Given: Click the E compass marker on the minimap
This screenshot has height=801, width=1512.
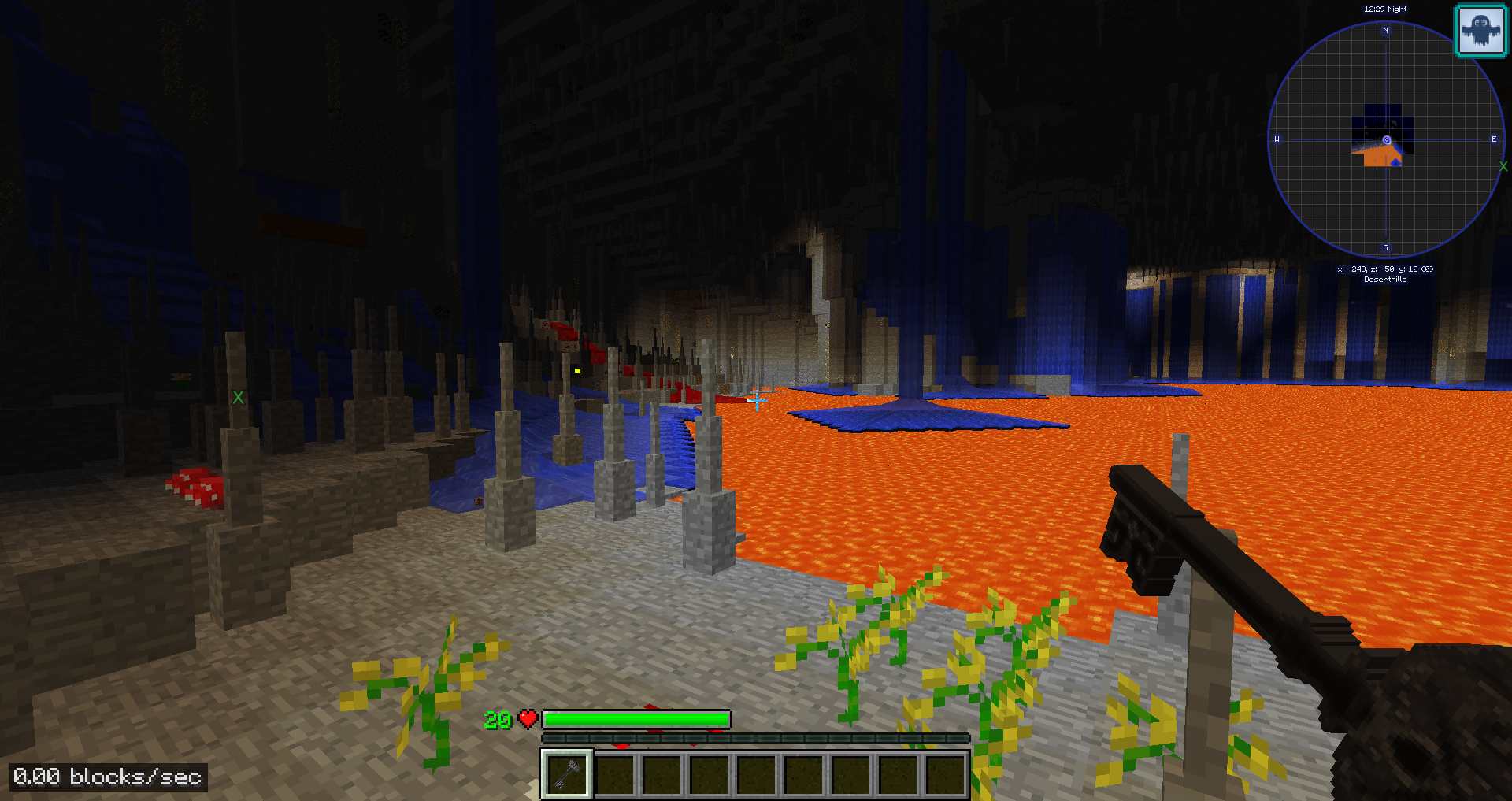Looking at the screenshot, I should click(x=1493, y=139).
